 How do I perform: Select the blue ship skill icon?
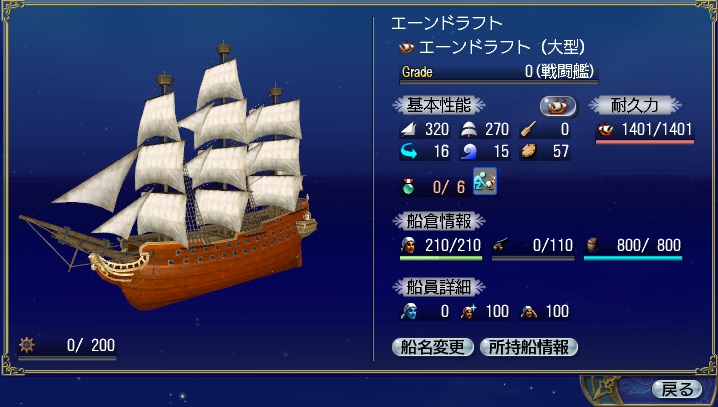[486, 184]
